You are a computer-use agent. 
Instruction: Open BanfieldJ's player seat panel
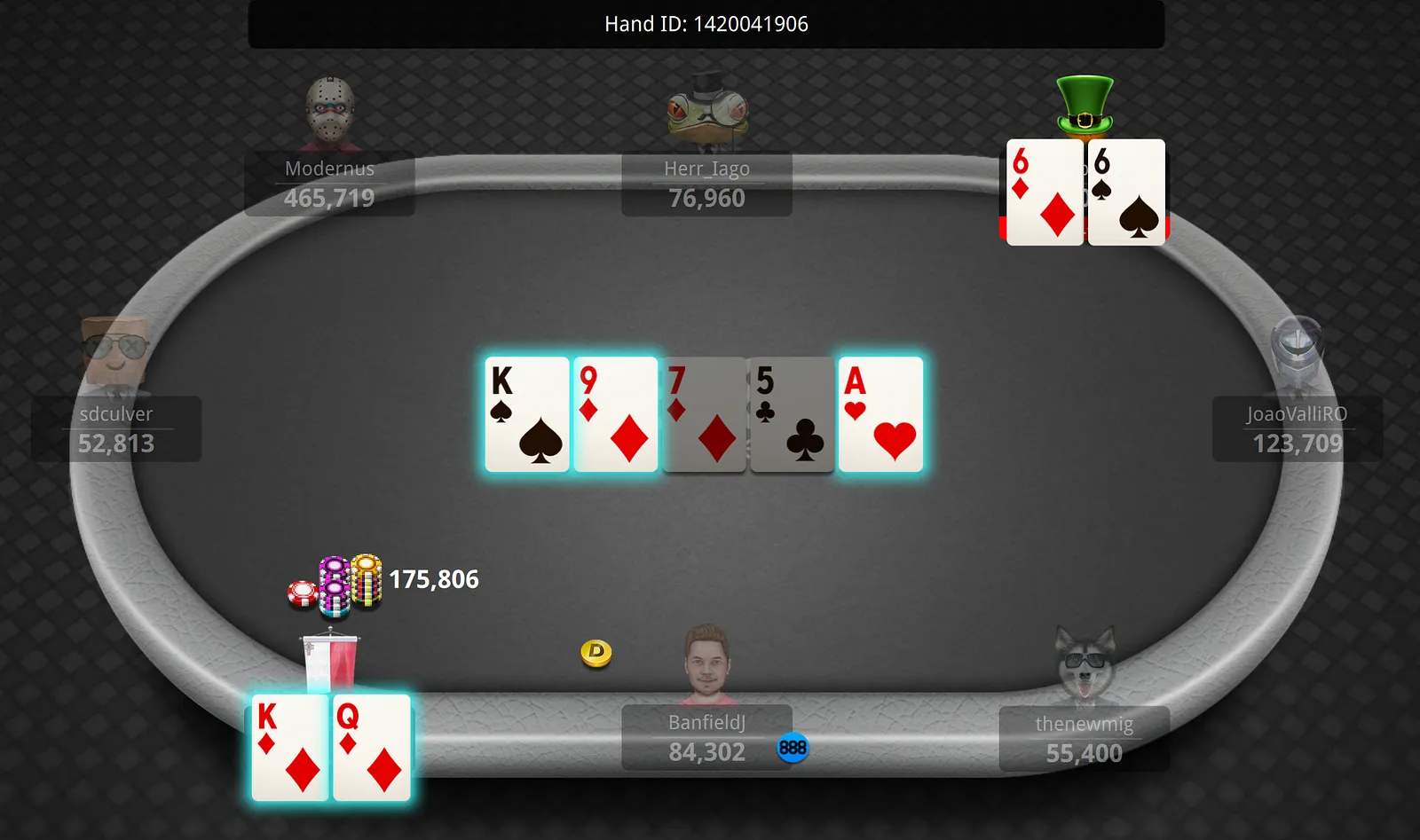coord(706,738)
